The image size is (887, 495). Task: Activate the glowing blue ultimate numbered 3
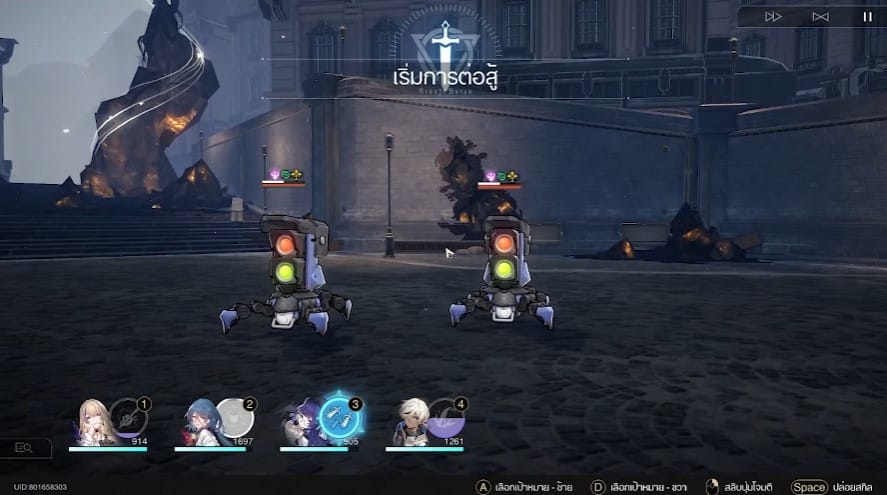point(340,419)
